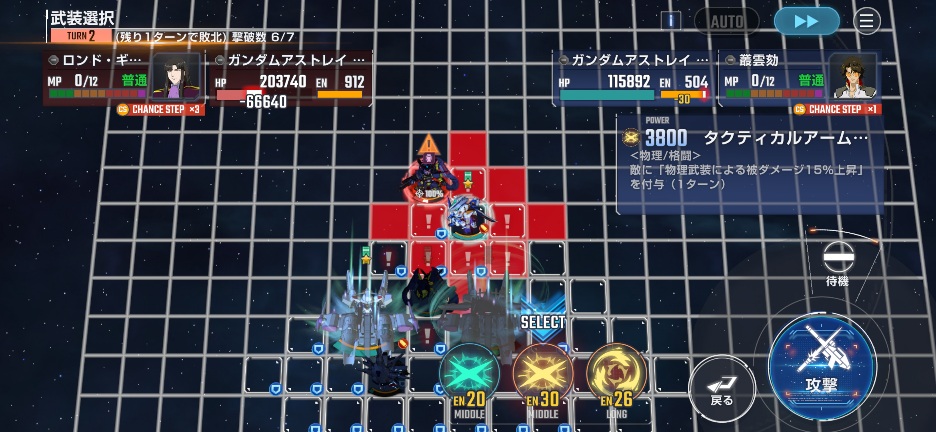The image size is (936, 432).
Task: Toggle AUTO battle mode
Action: [727, 21]
